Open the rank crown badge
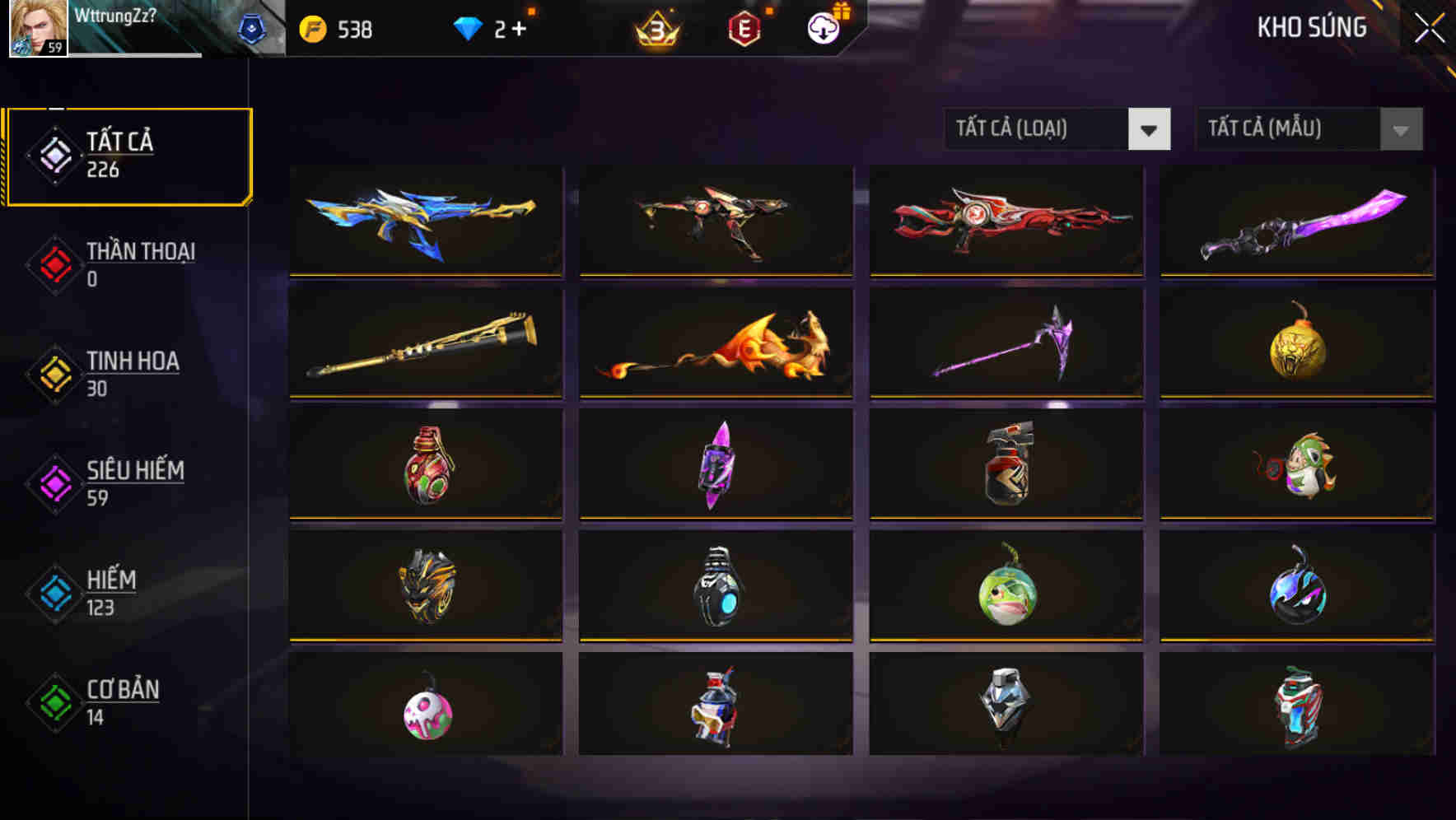 (659, 29)
